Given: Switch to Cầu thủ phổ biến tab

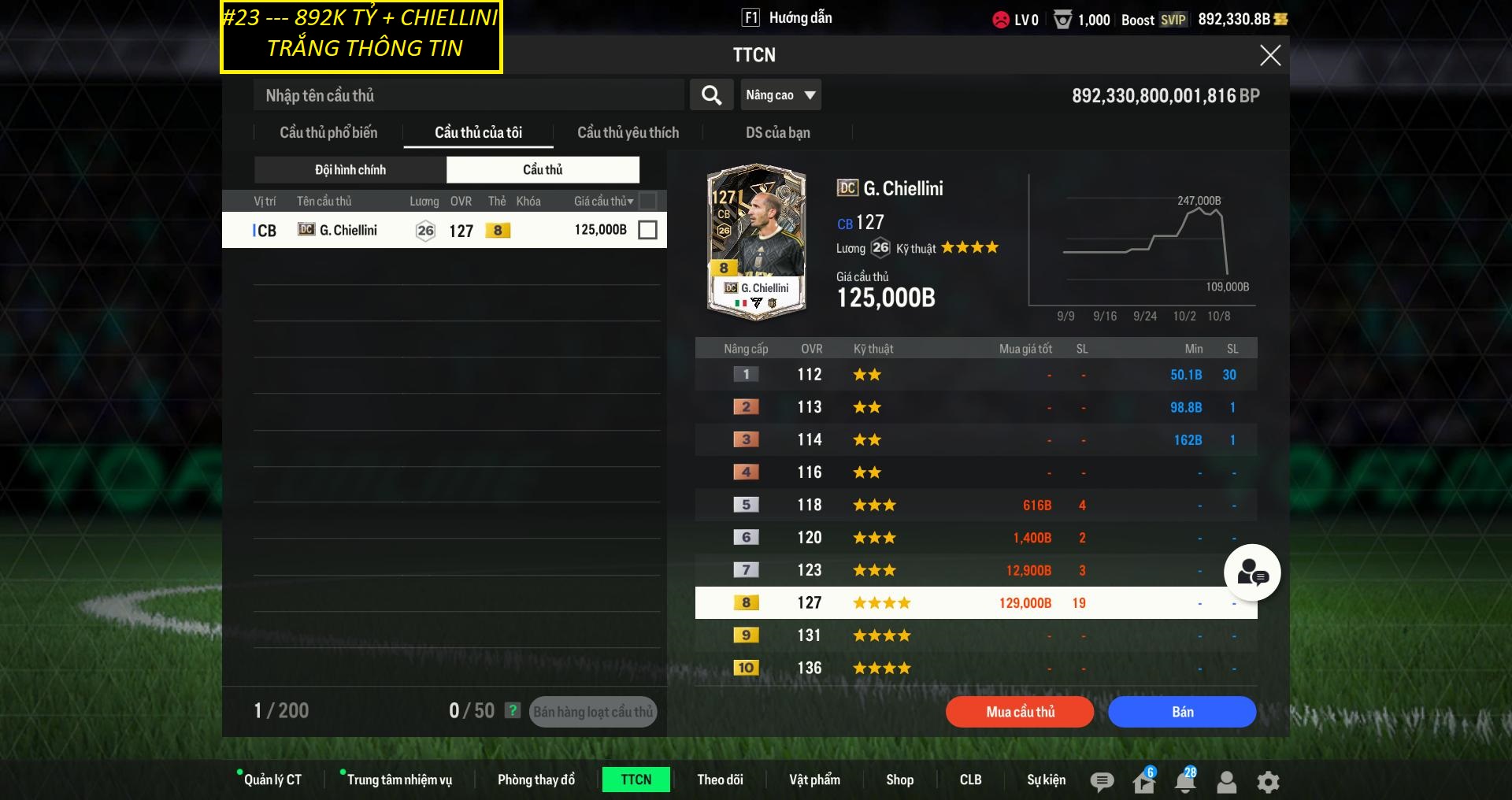Looking at the screenshot, I should (x=328, y=132).
